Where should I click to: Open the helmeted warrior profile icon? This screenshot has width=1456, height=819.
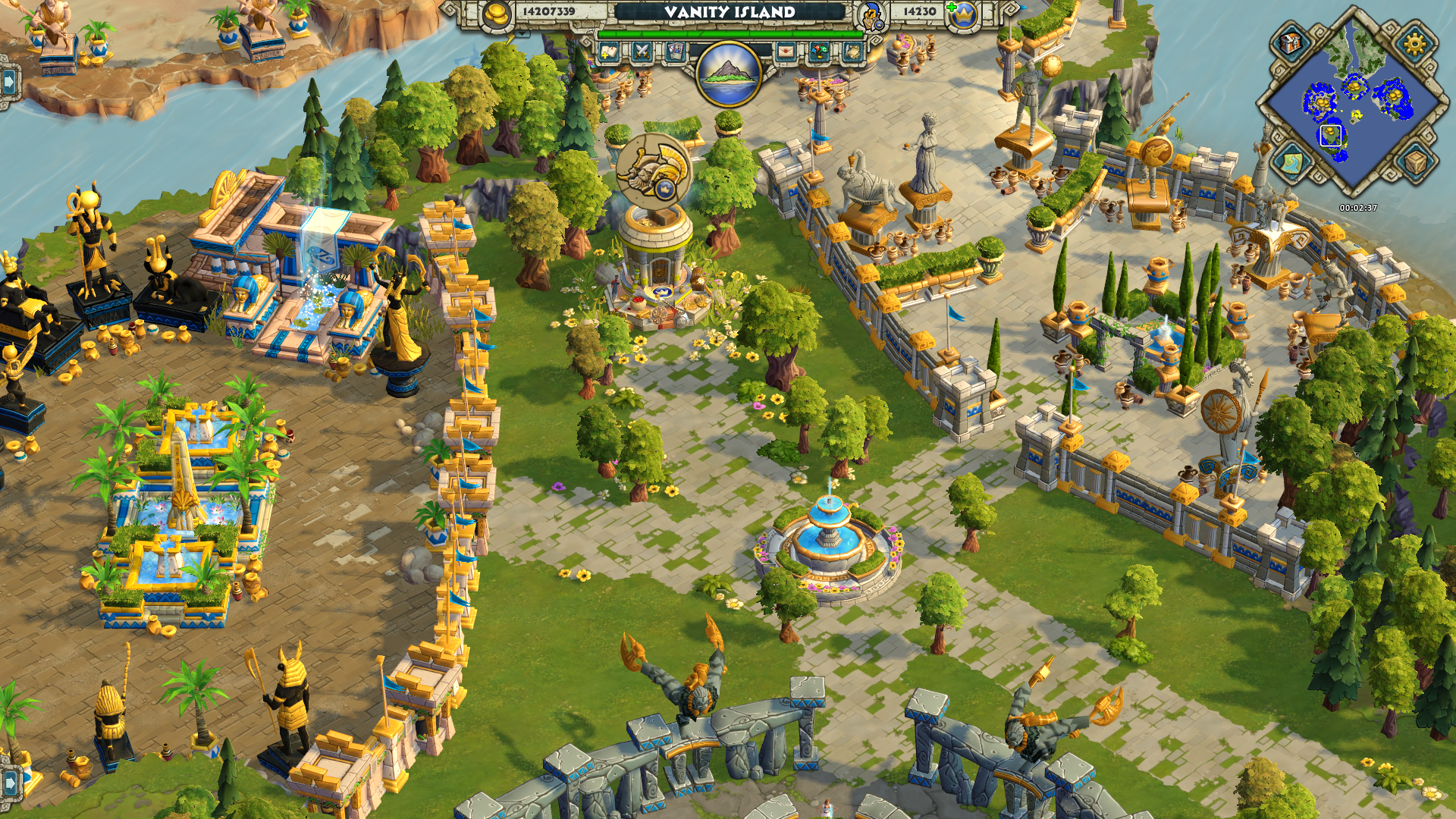[871, 14]
